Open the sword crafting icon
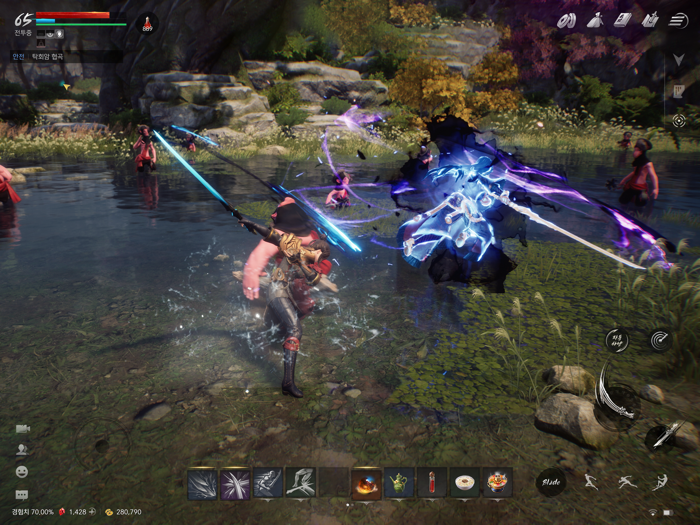 point(650,19)
